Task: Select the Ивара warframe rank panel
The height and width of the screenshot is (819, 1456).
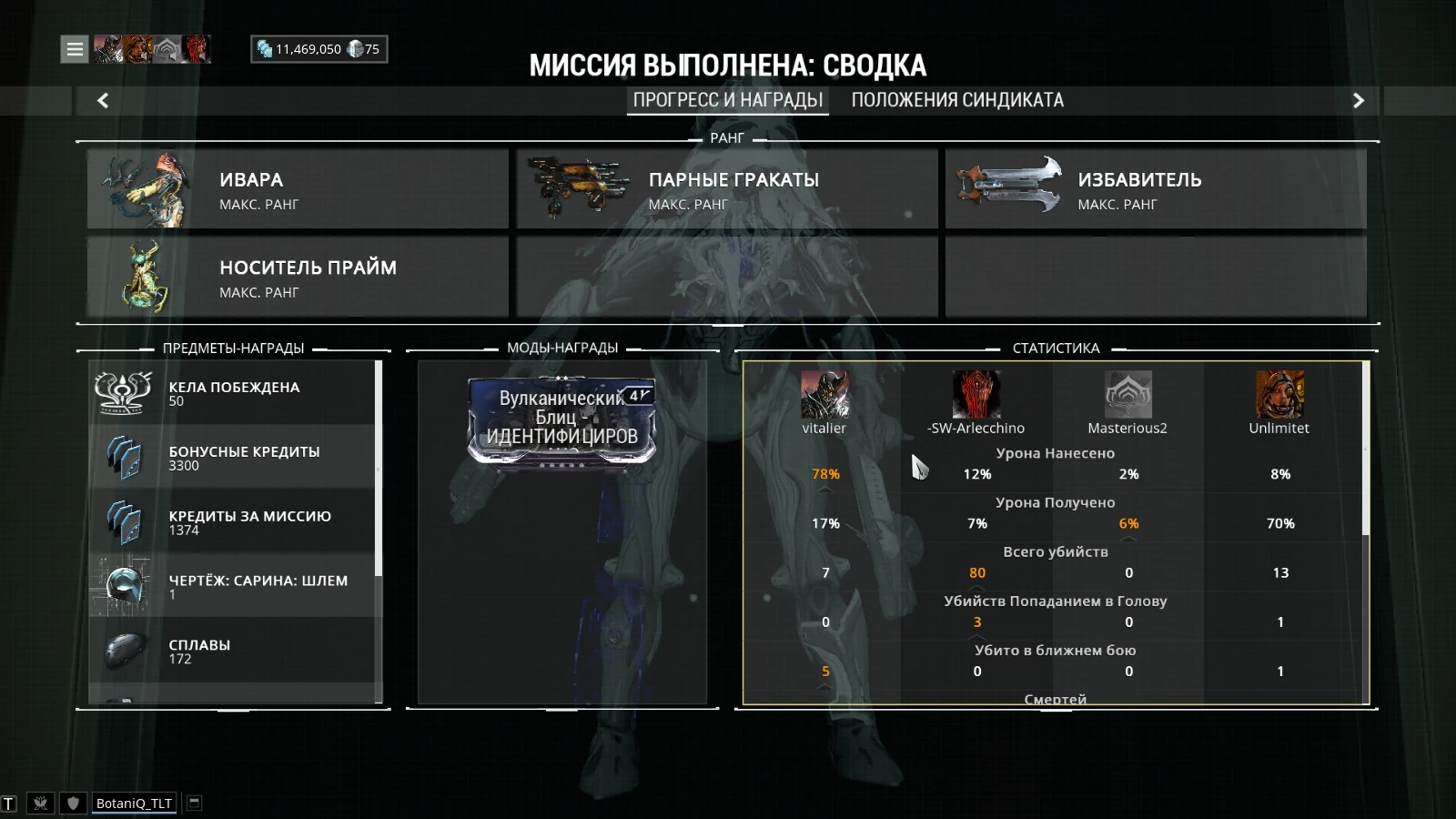Action: [298, 189]
